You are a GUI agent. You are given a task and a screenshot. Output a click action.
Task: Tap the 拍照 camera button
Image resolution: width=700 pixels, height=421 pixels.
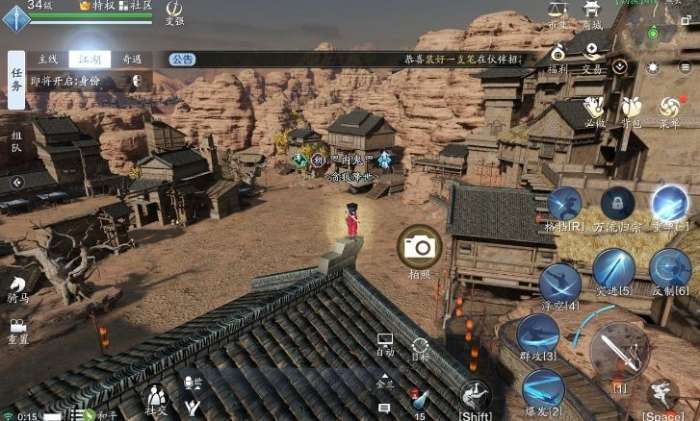tap(420, 247)
